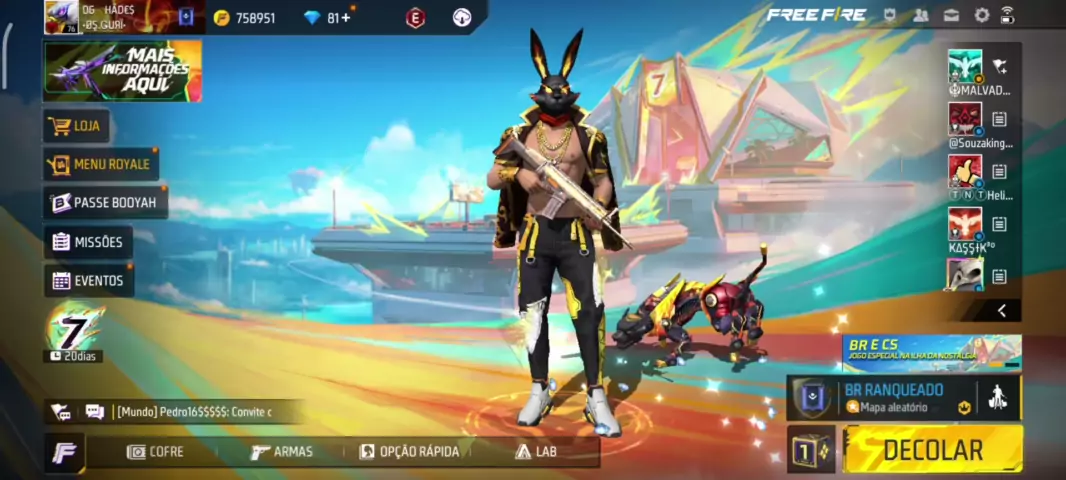Open the world chat message bar

click(190, 412)
